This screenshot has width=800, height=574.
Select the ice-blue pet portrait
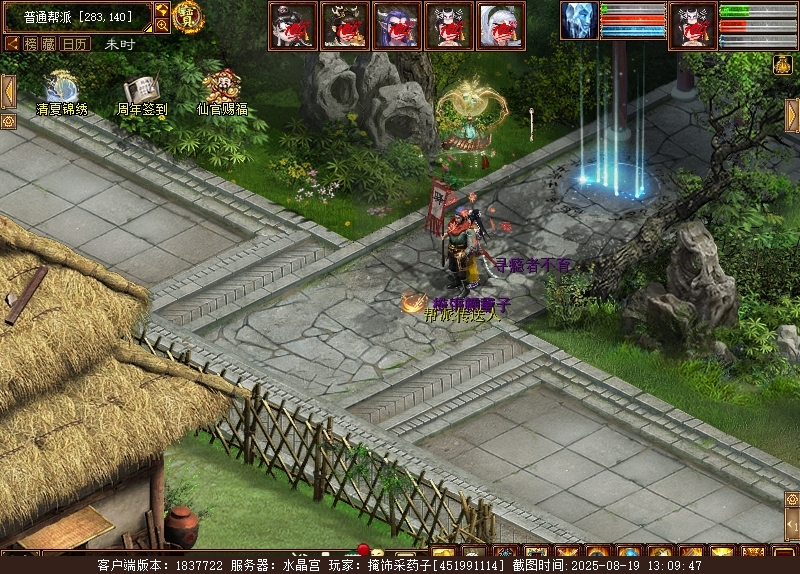tap(578, 21)
